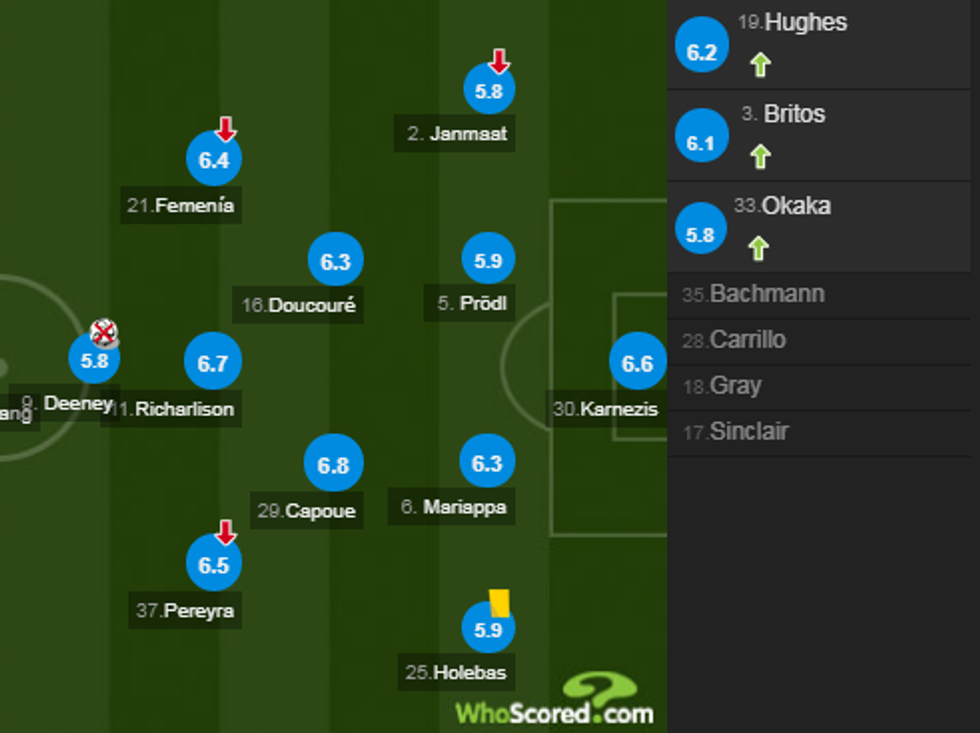Click Deeney's 5.8 player circle
Viewport: 980px width, 733px height.
click(x=94, y=360)
